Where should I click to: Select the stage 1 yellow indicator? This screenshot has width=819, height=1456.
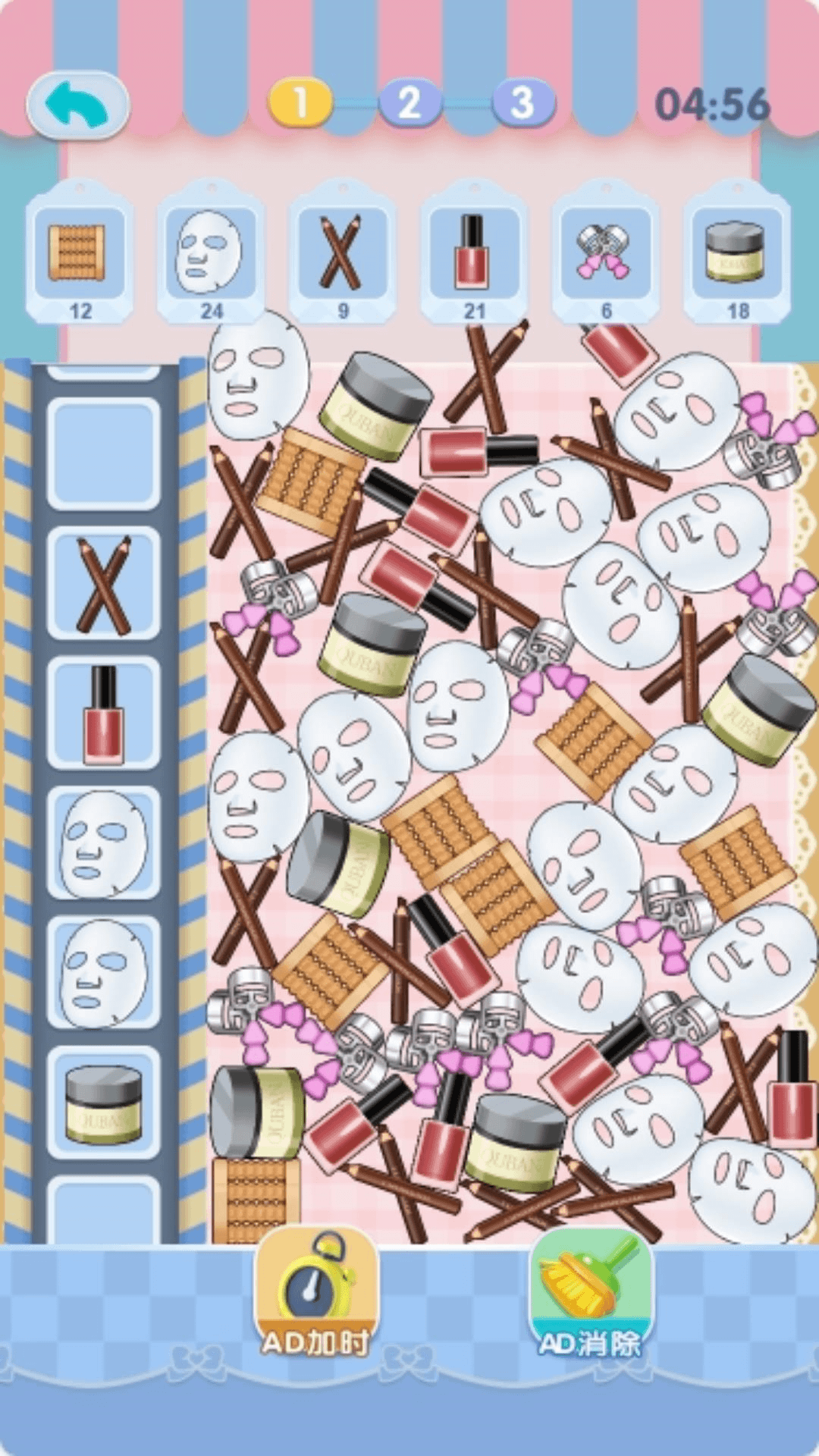(300, 103)
